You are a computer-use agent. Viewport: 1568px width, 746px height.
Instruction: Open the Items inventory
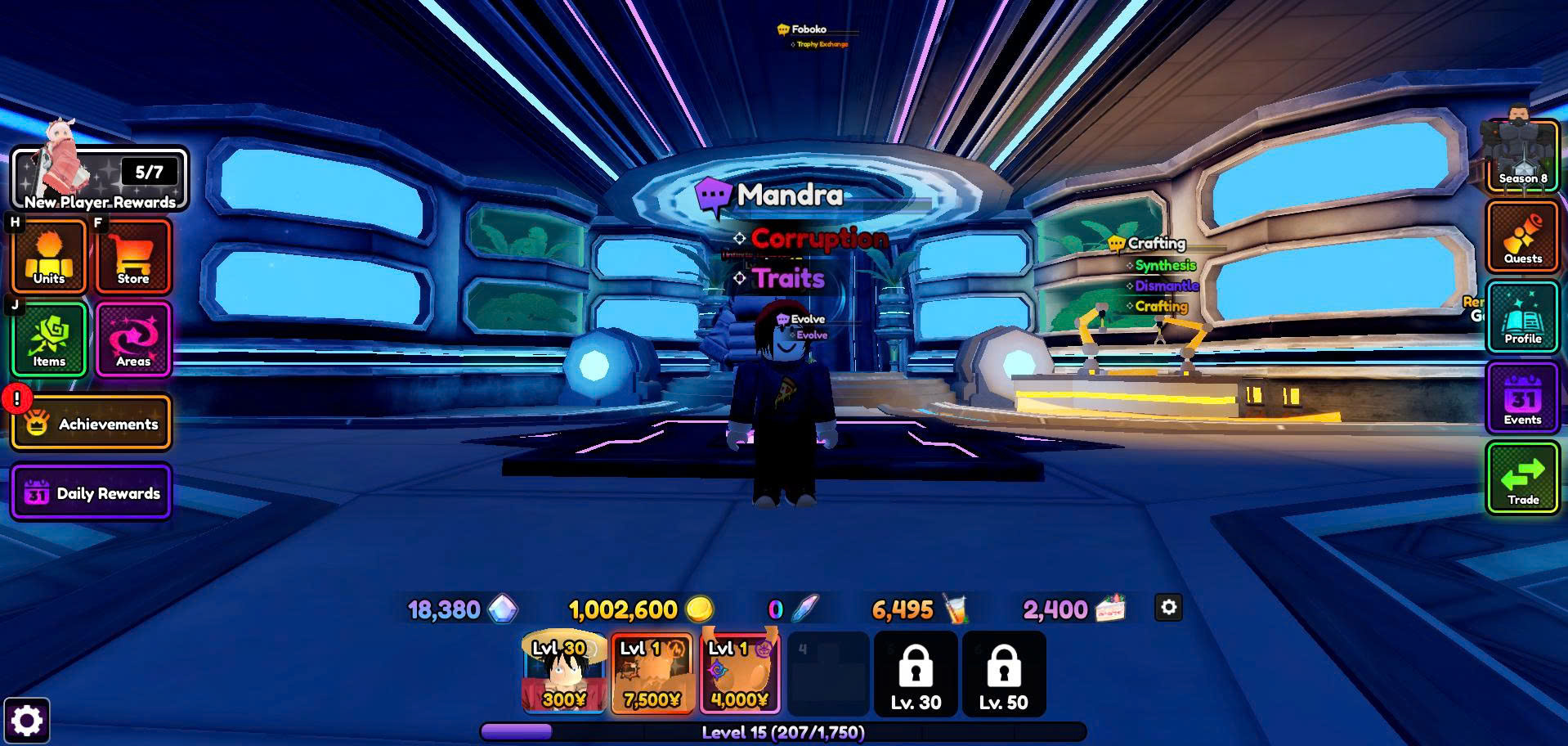[49, 339]
